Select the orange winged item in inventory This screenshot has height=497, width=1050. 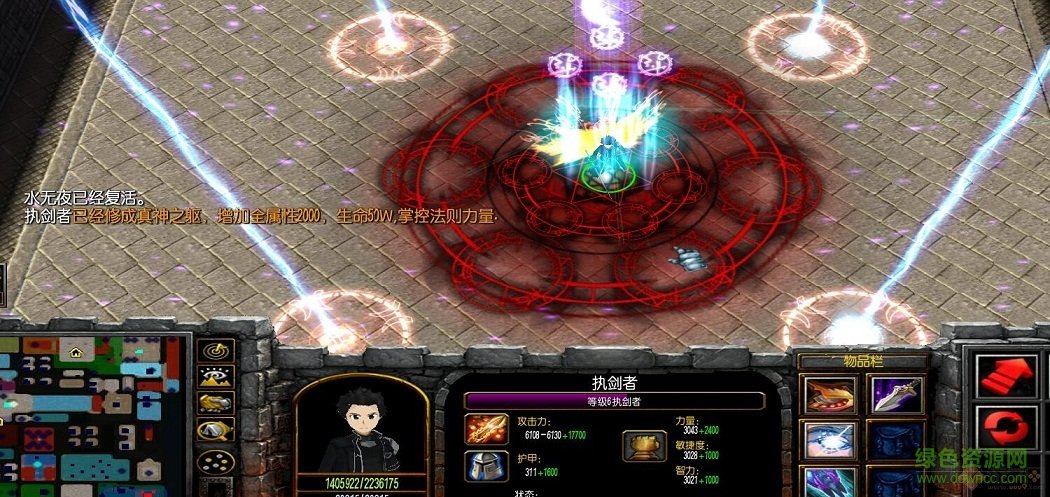tap(830, 394)
